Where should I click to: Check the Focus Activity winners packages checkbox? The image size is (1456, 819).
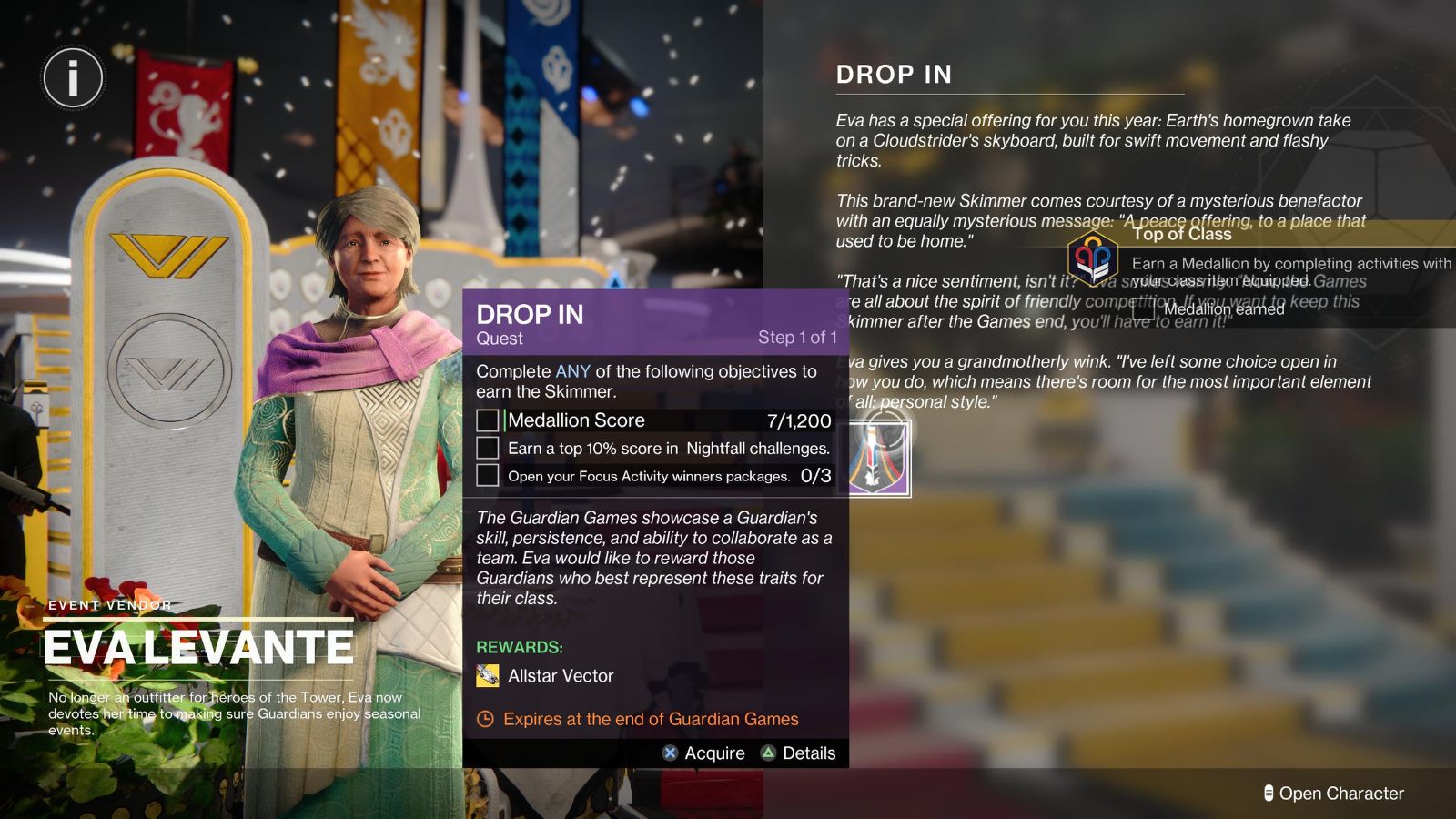click(x=487, y=474)
